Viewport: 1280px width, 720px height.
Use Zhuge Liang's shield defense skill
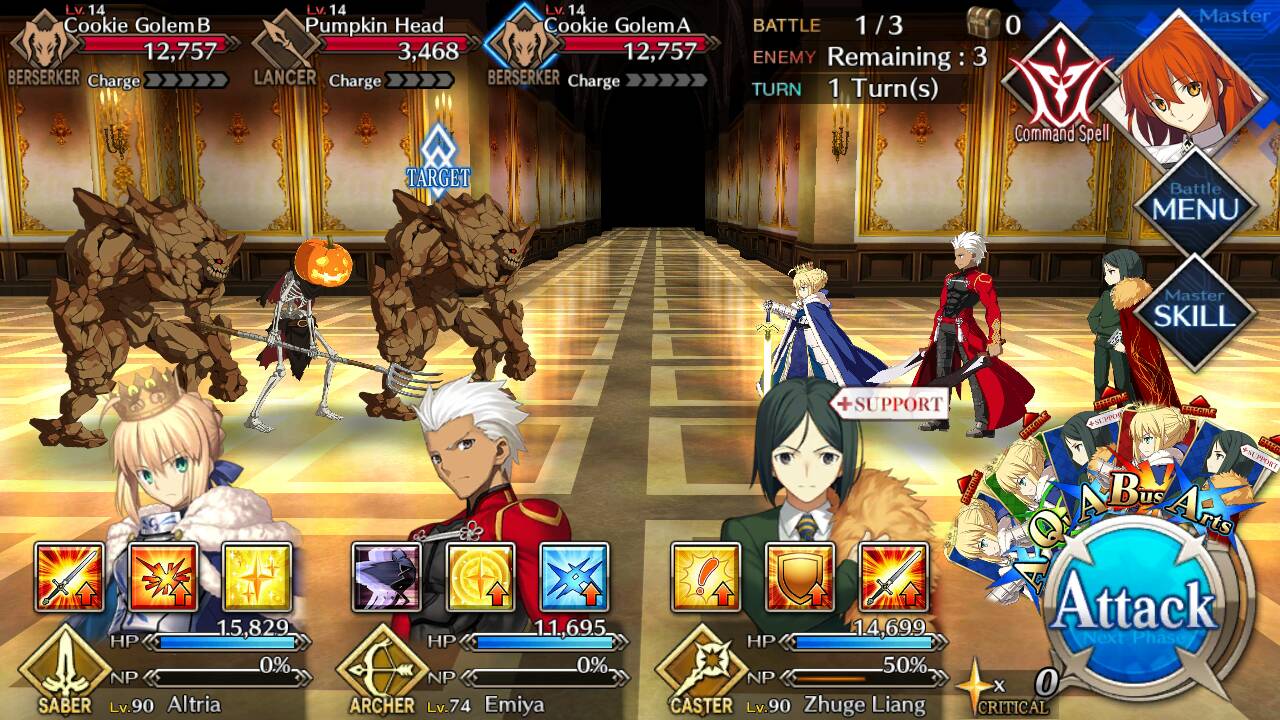coord(800,577)
